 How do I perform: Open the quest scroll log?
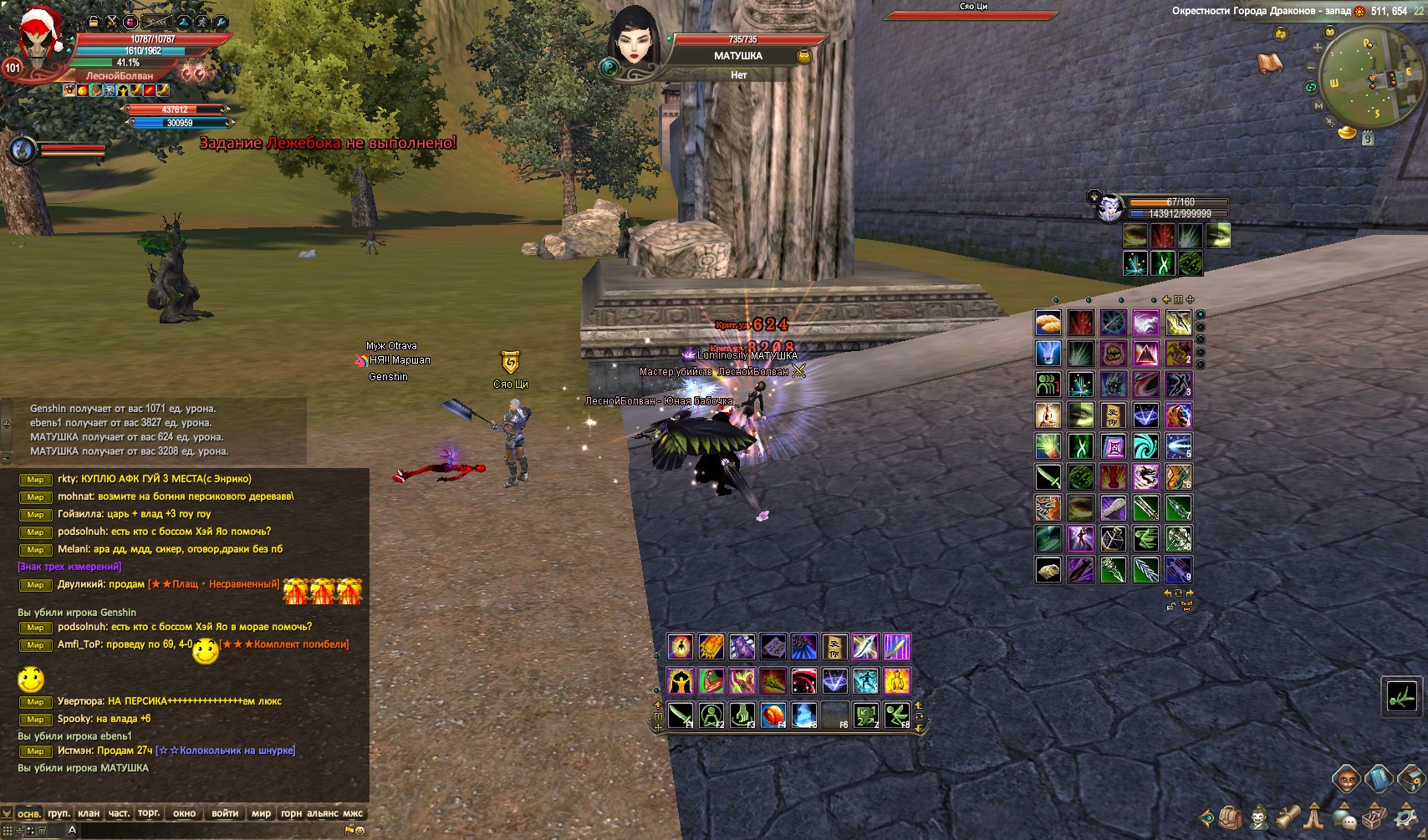[x=1288, y=816]
